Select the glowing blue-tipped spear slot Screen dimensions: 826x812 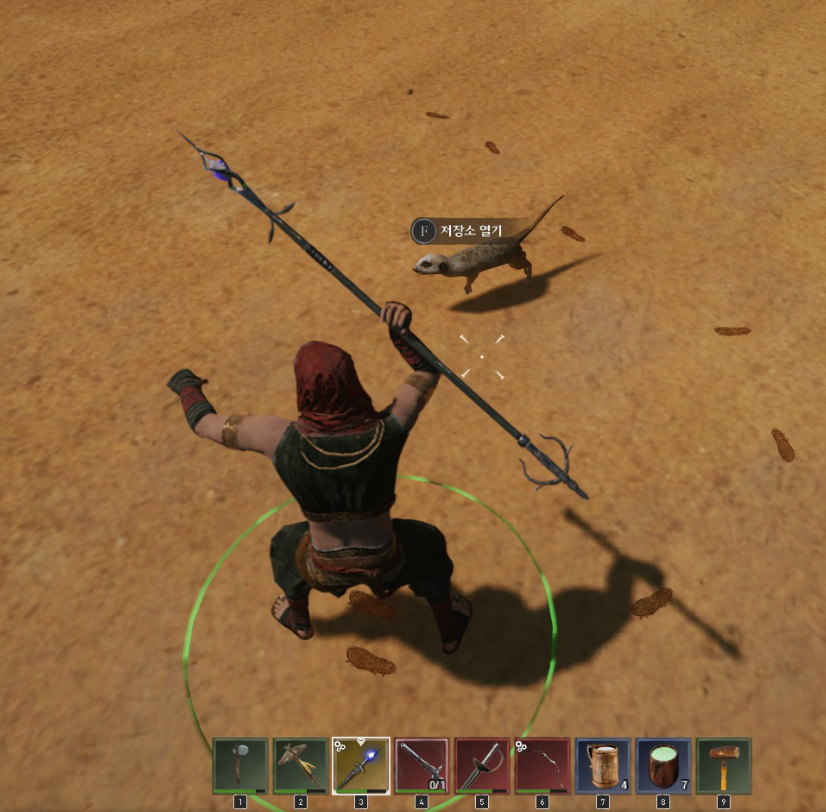(x=361, y=765)
